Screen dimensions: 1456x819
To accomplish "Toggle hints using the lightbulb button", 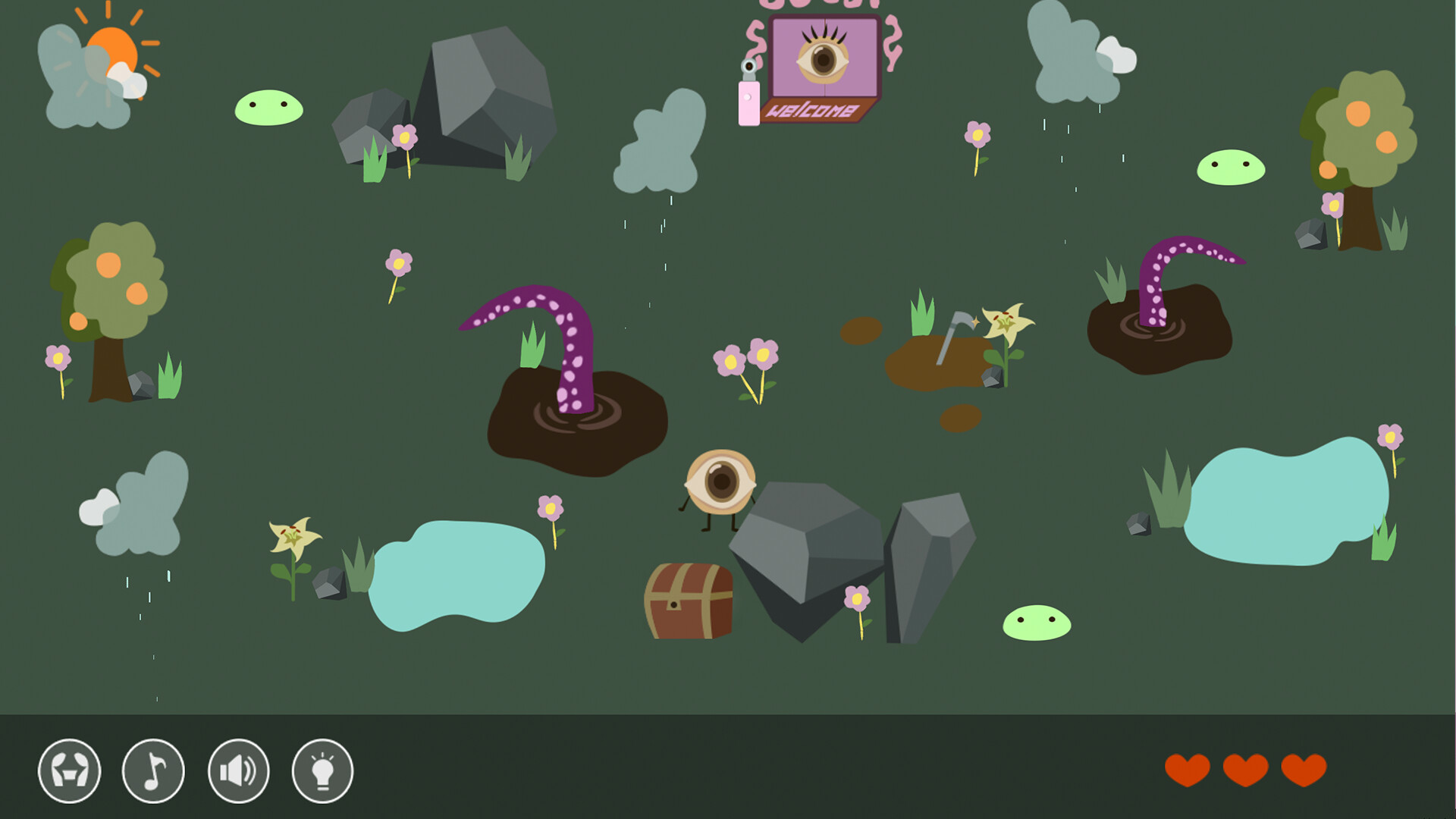I will (x=322, y=770).
